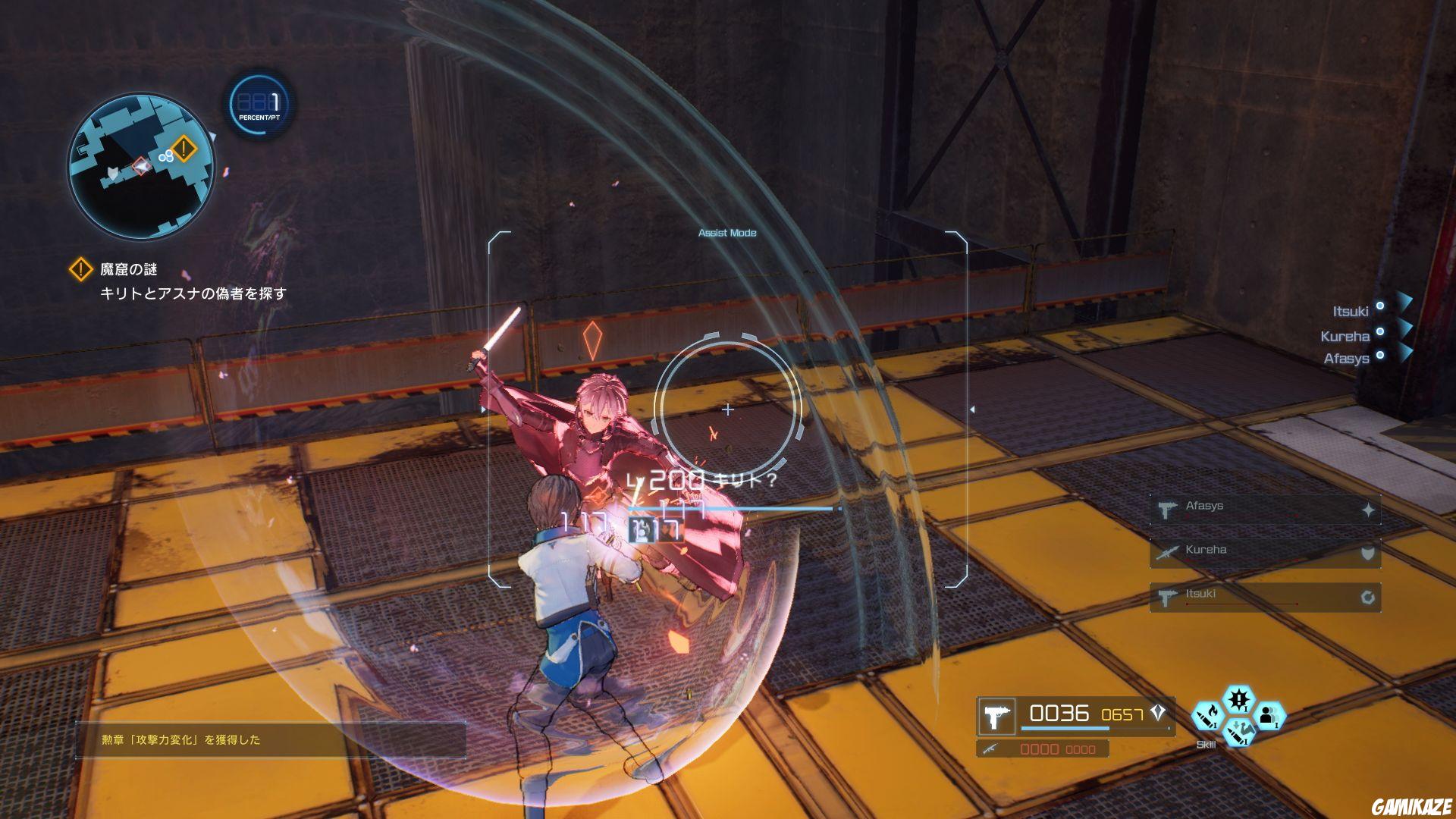Activate the Power Burst skill icon
This screenshot has width=1456, height=819.
[x=1238, y=699]
